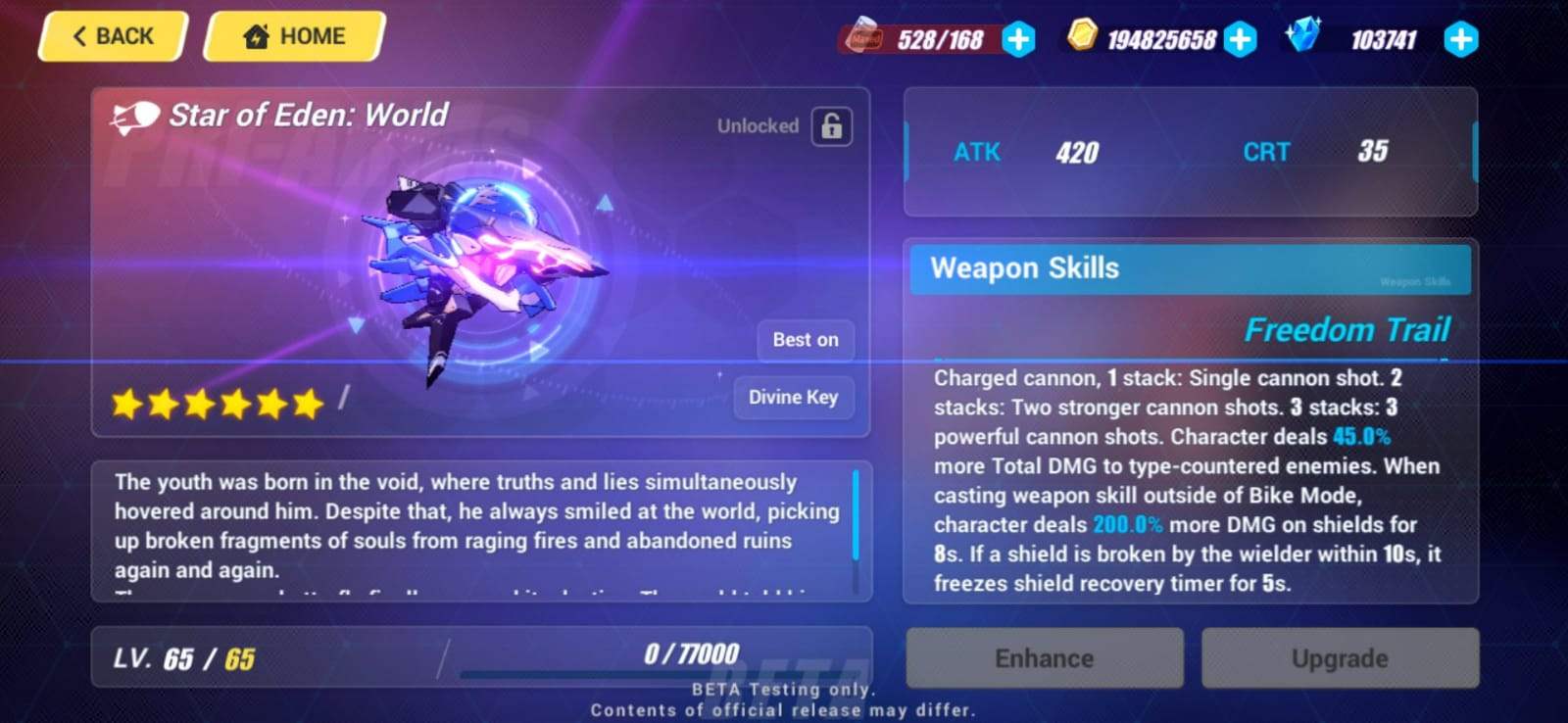Tap the plus icon beside the crystal count

[x=1459, y=39]
